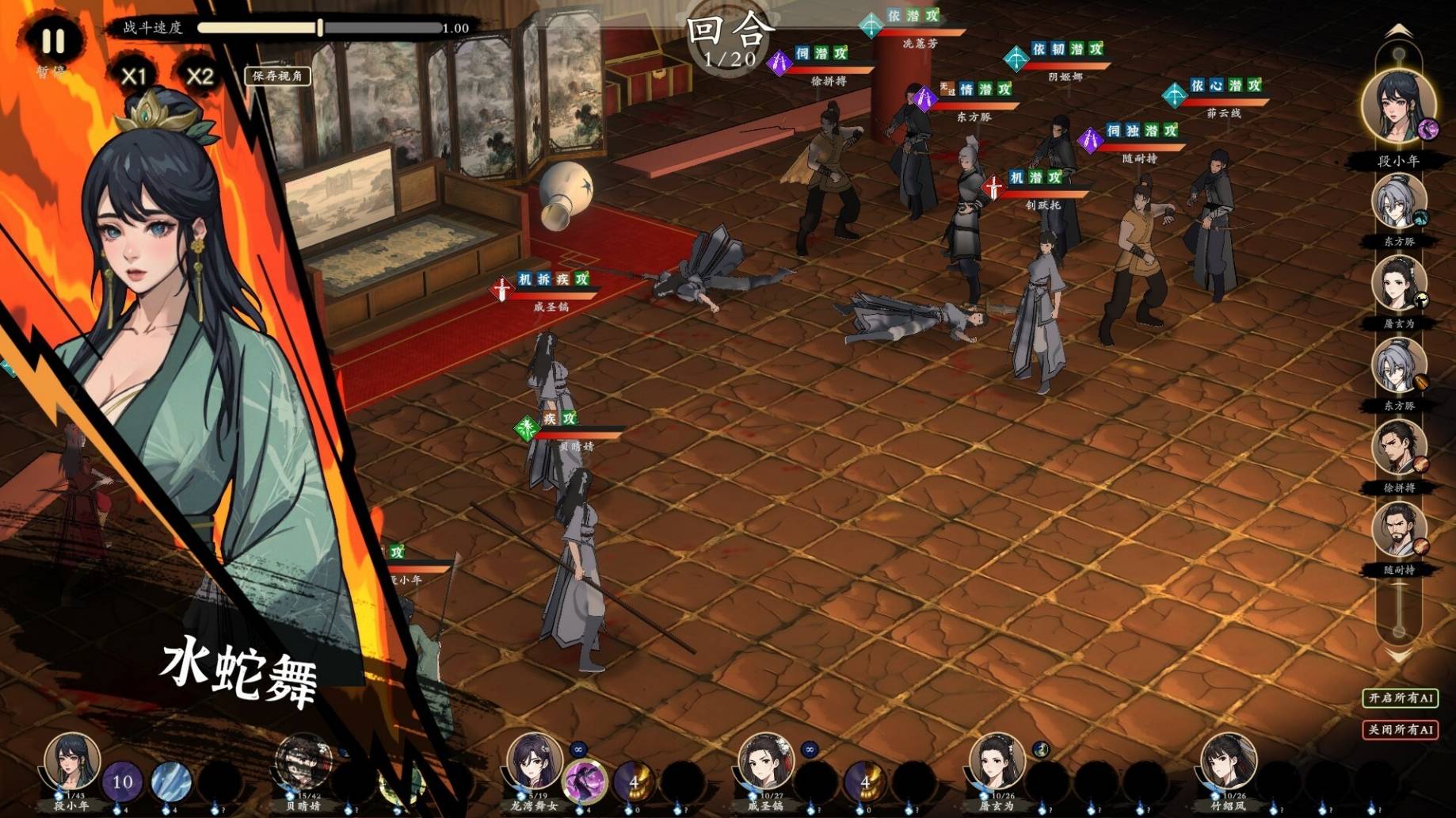Select 龙湾舞女 portrait in party bar
1456x818 pixels.
pos(534,761)
